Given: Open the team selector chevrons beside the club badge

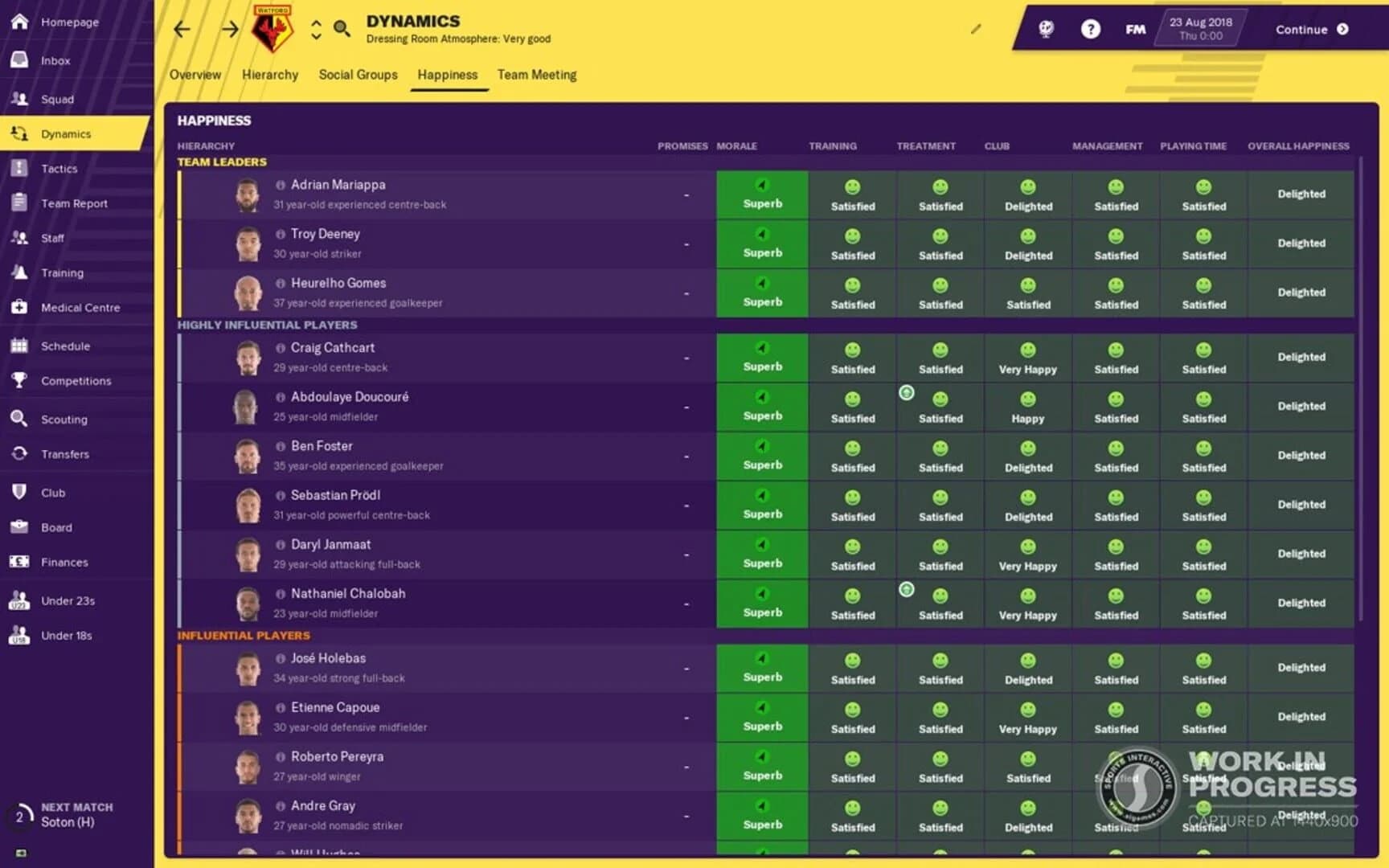Looking at the screenshot, I should [x=315, y=28].
